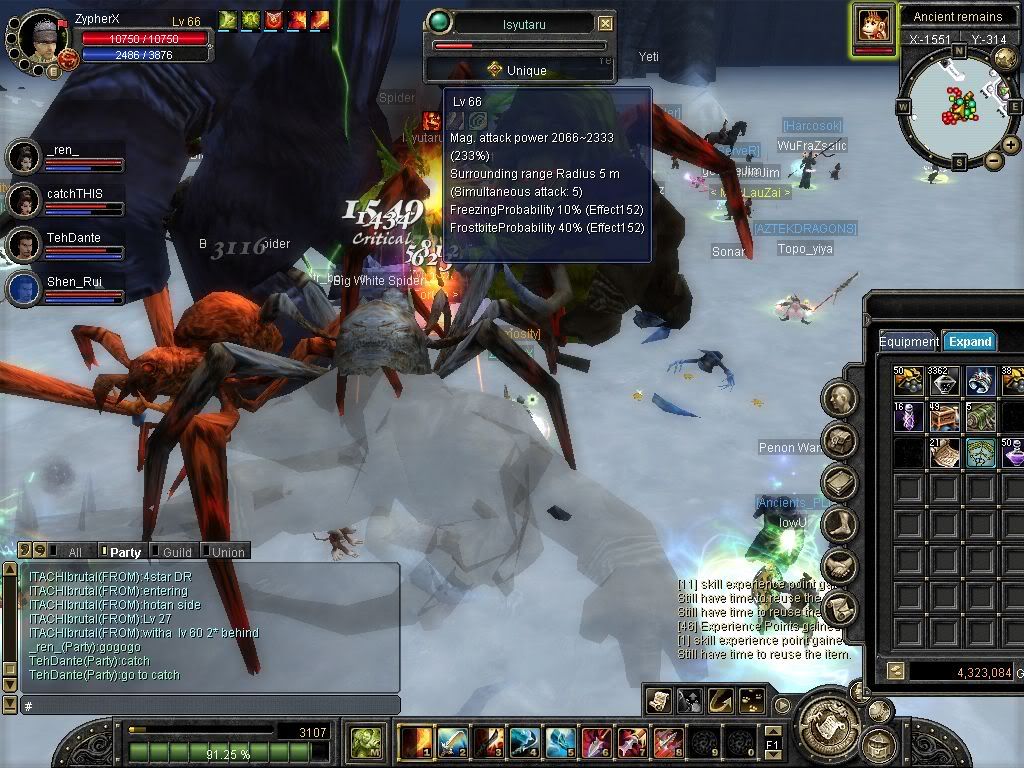Zoom in the minimap with plus button
This screenshot has width=1024, height=768.
click(x=1011, y=145)
